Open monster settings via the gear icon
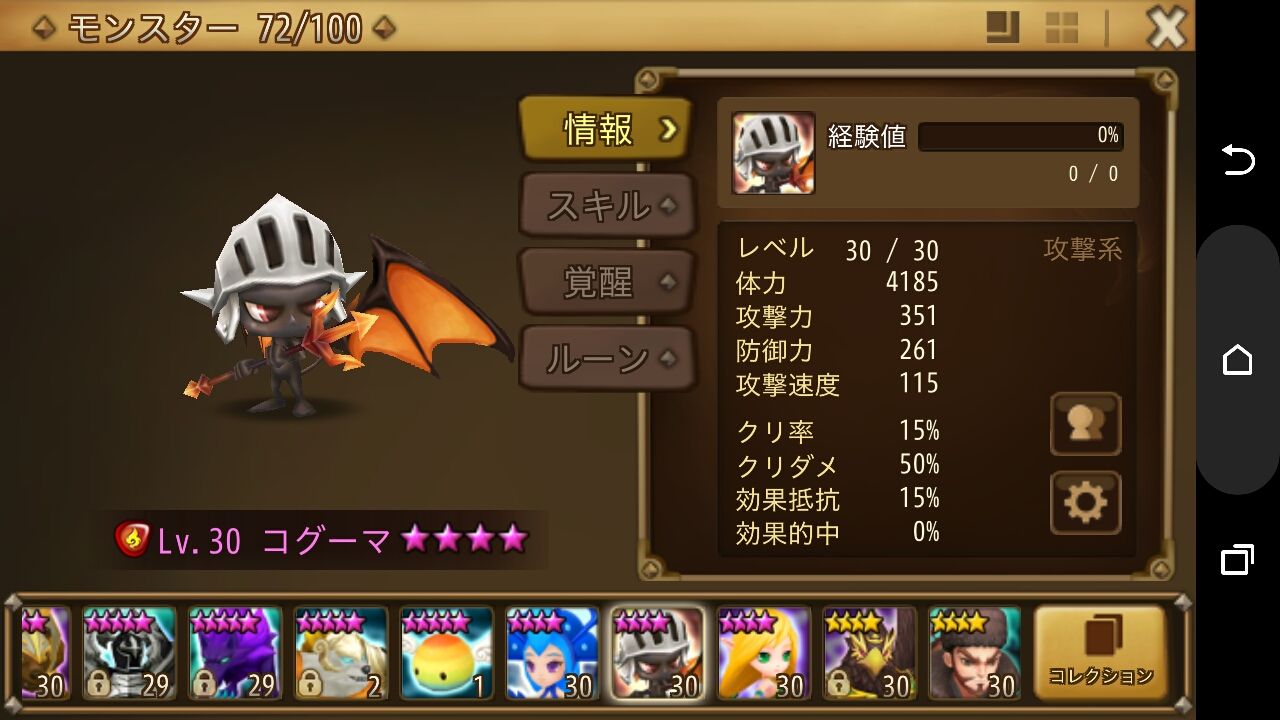 [x=1086, y=503]
